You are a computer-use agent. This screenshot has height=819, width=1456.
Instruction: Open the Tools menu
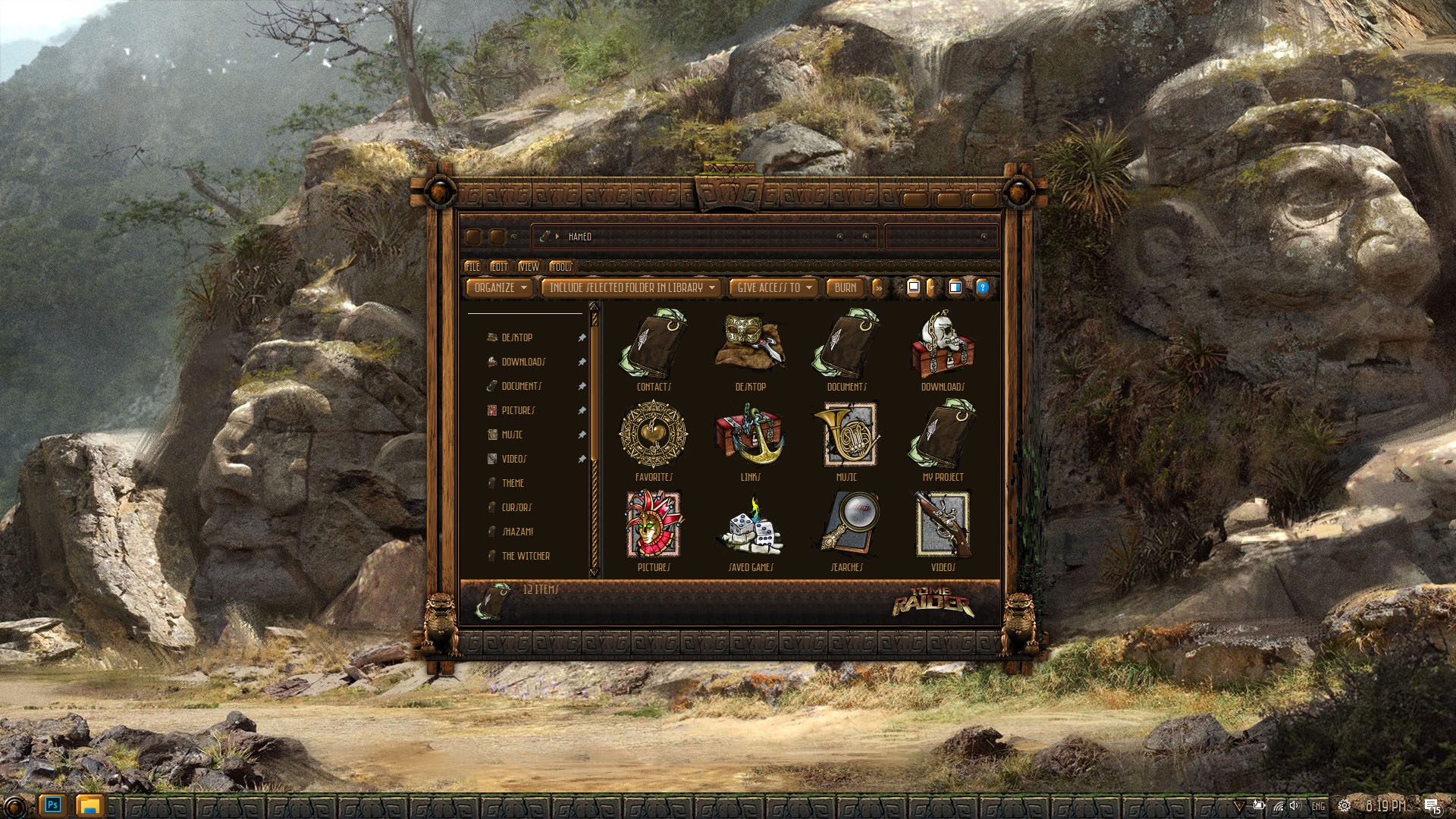(x=560, y=267)
